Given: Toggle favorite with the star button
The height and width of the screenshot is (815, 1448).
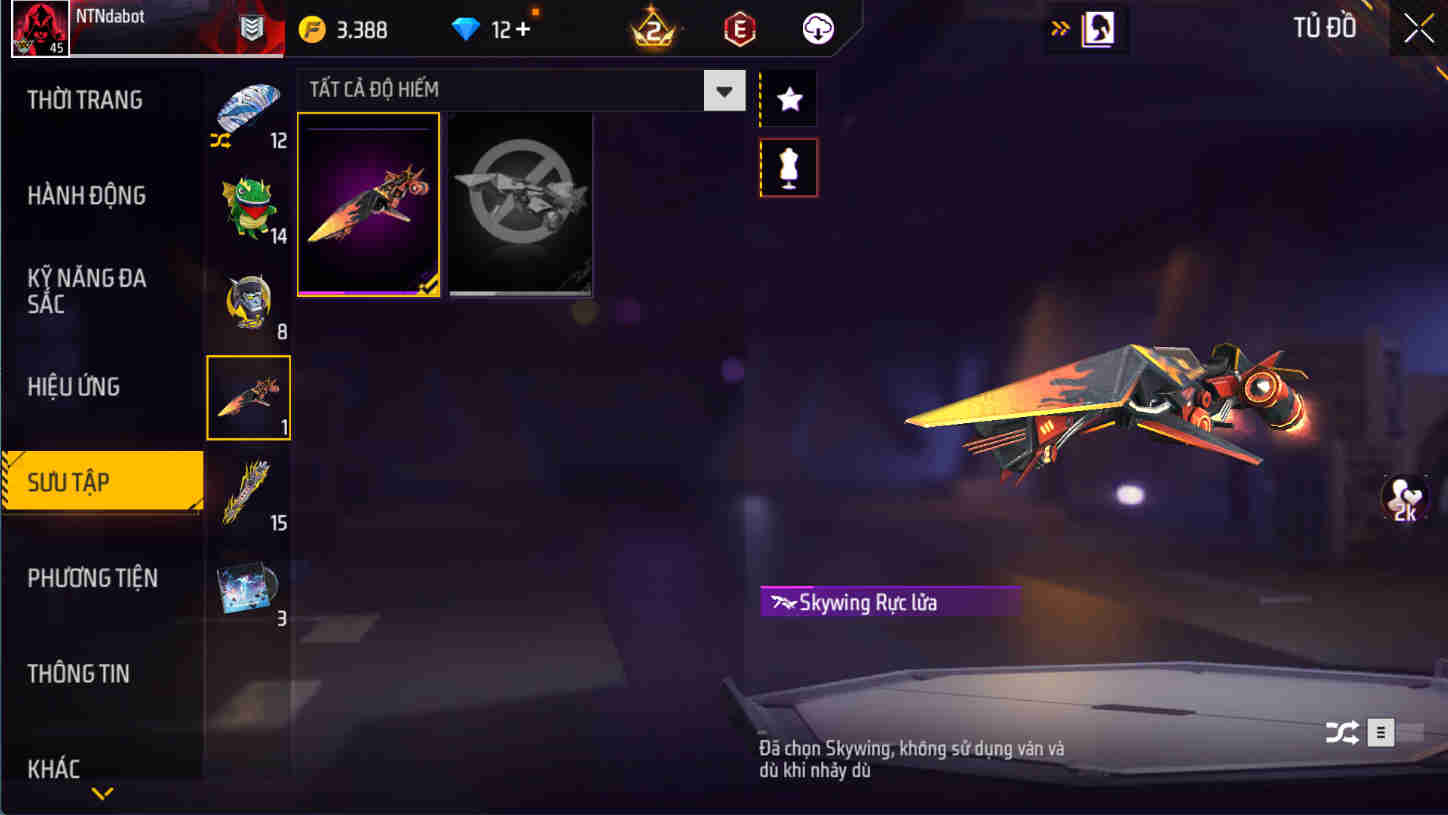Looking at the screenshot, I should coord(788,98).
